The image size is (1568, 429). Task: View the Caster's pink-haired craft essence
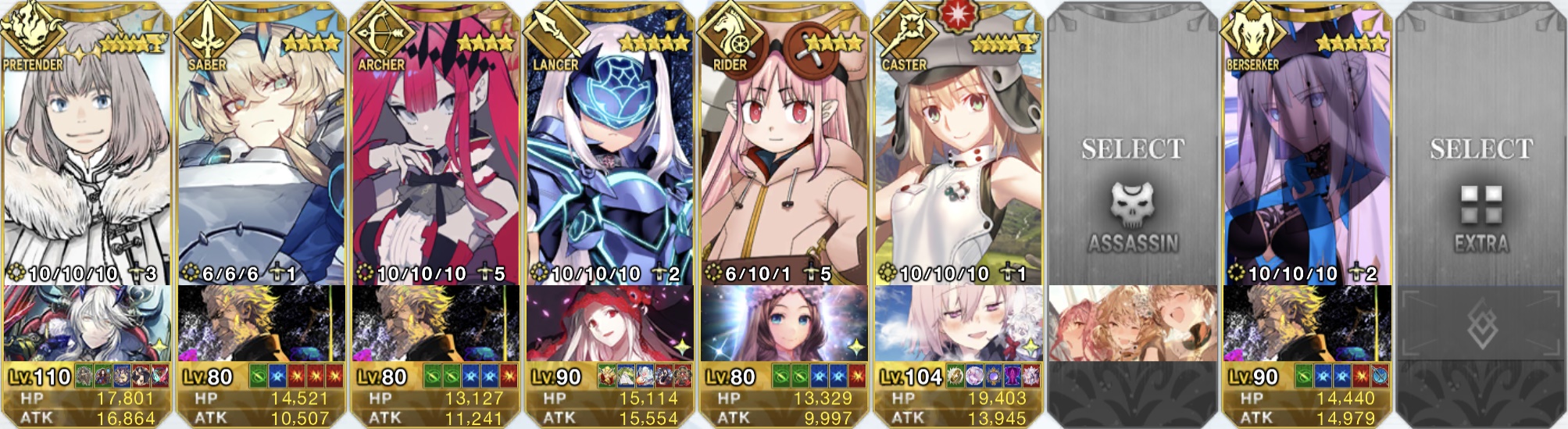coord(958,324)
